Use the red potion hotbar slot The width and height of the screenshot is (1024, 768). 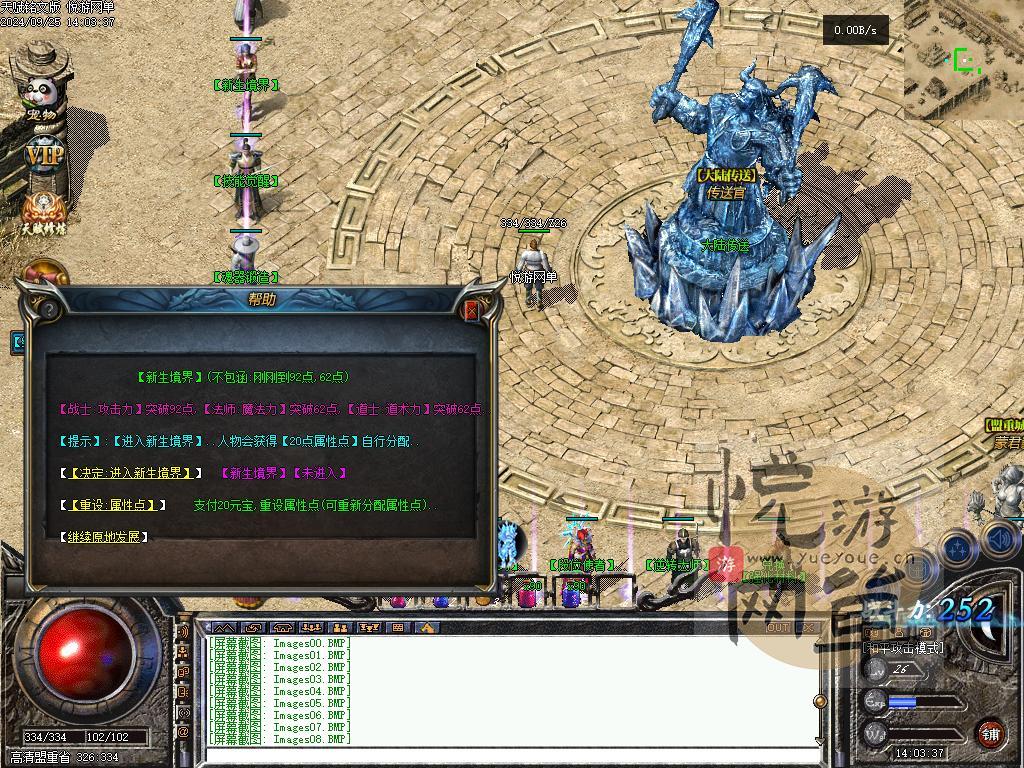pos(527,597)
